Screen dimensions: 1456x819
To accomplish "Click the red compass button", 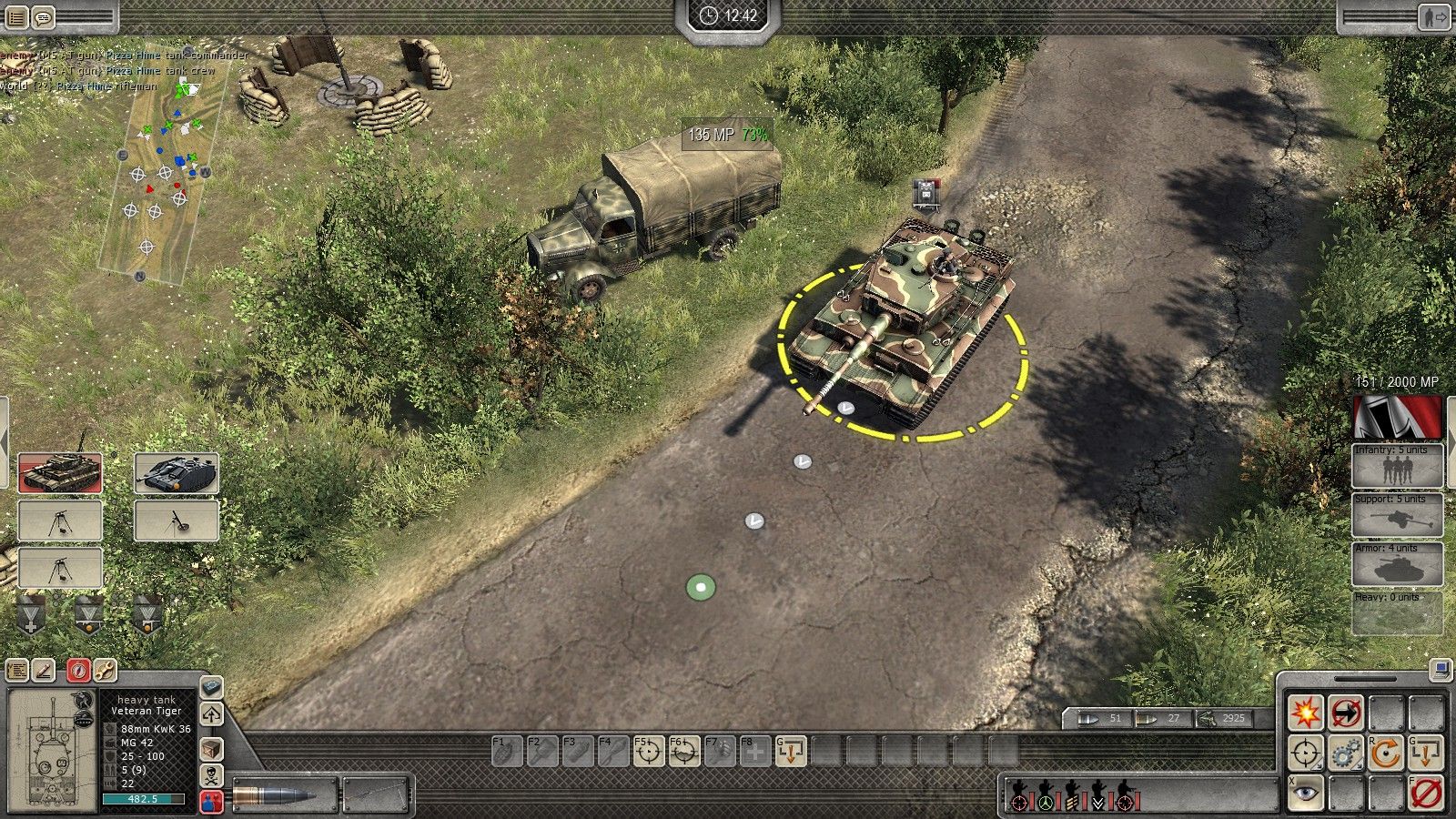I will pyautogui.click(x=78, y=671).
